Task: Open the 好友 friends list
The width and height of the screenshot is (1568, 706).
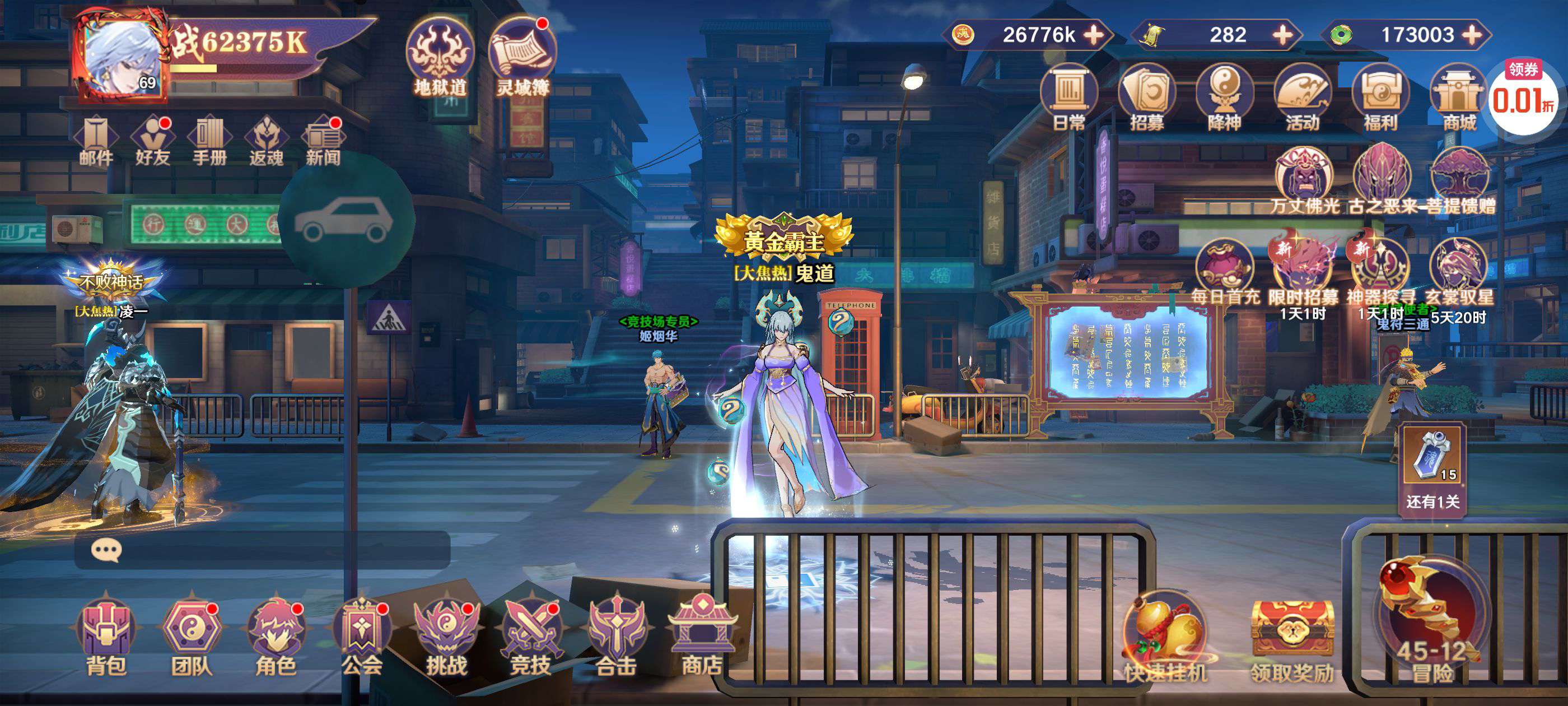Action: click(152, 140)
